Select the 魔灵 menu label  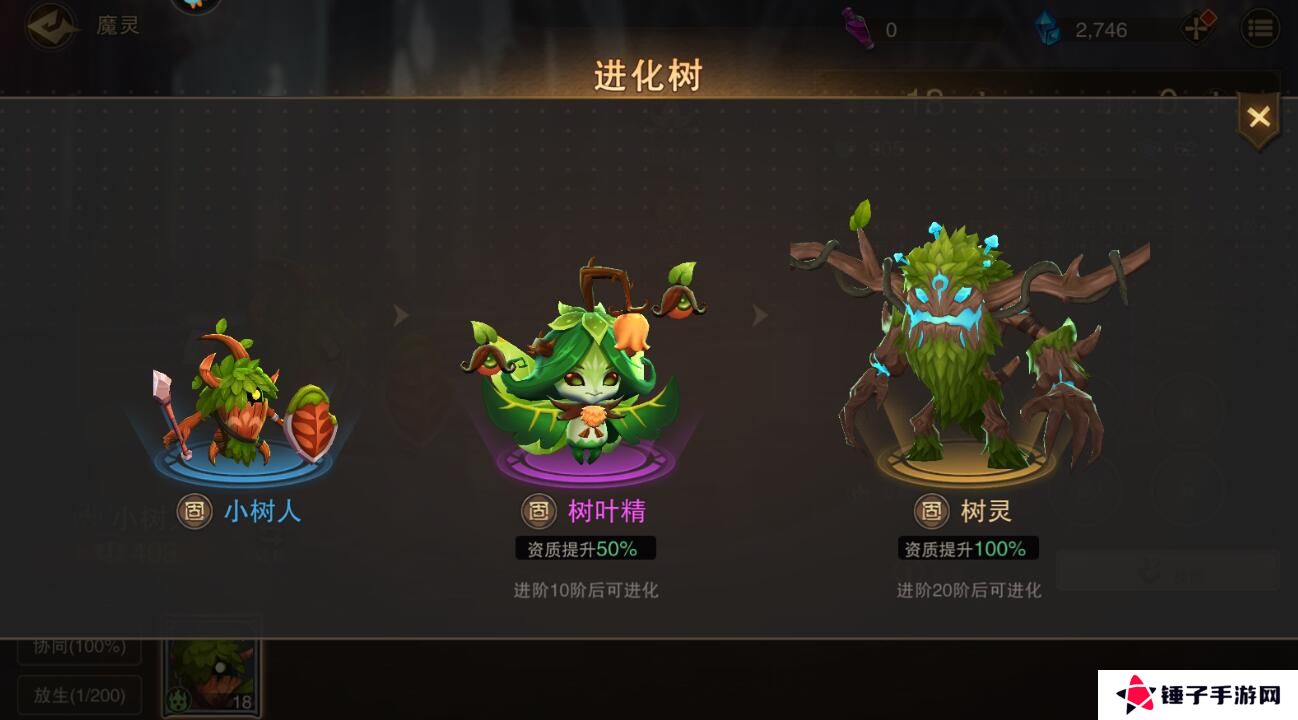click(117, 26)
